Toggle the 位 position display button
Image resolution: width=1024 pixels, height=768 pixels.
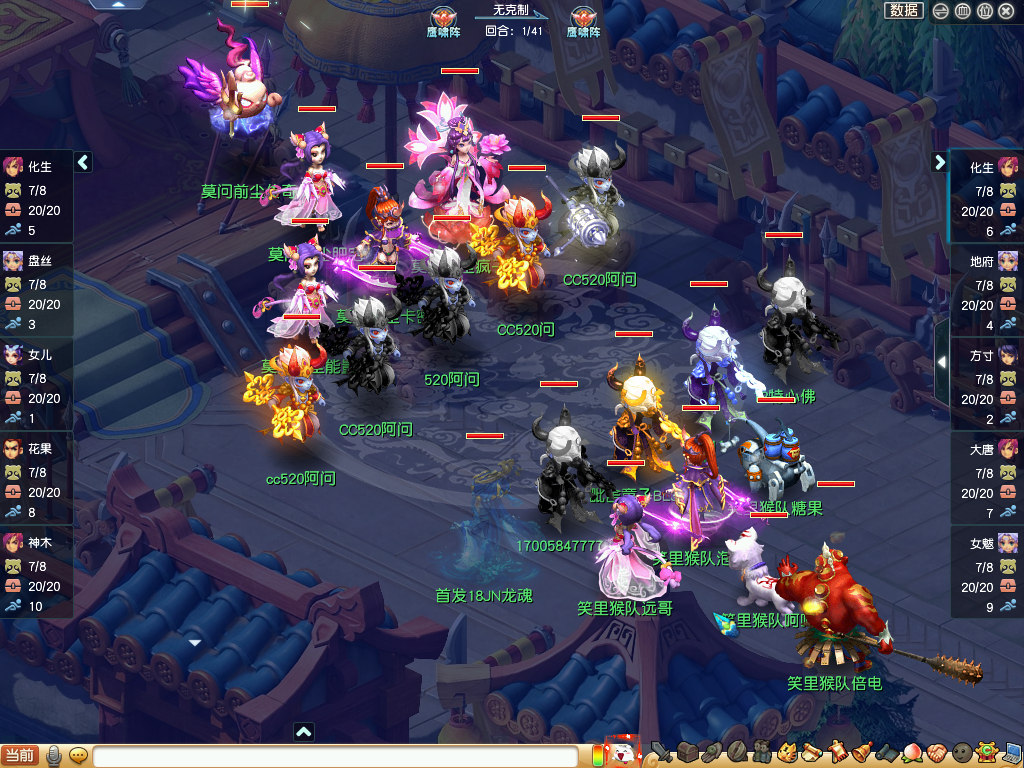(984, 11)
